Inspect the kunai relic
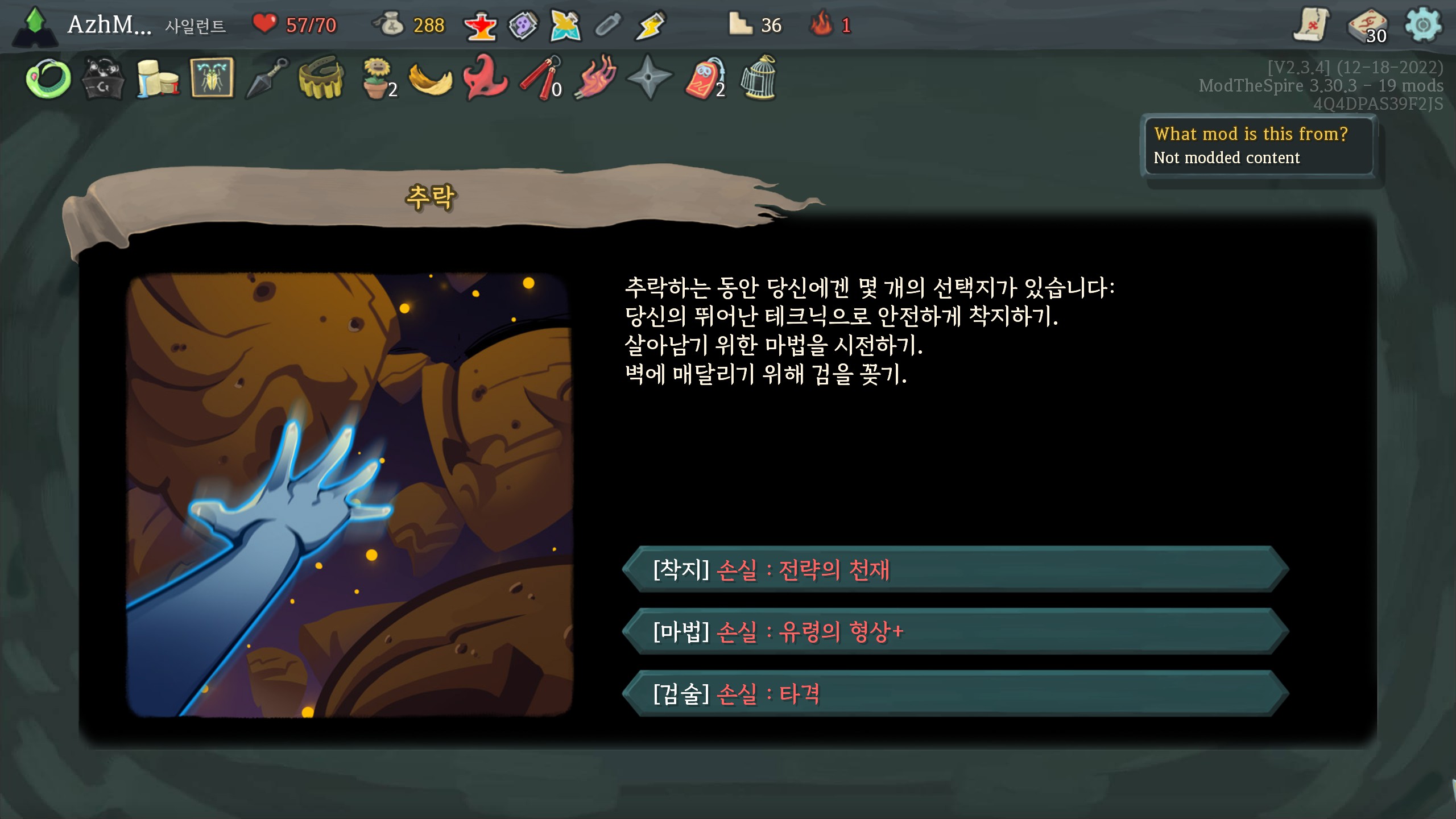Viewport: 1456px width, 819px height. click(x=267, y=78)
